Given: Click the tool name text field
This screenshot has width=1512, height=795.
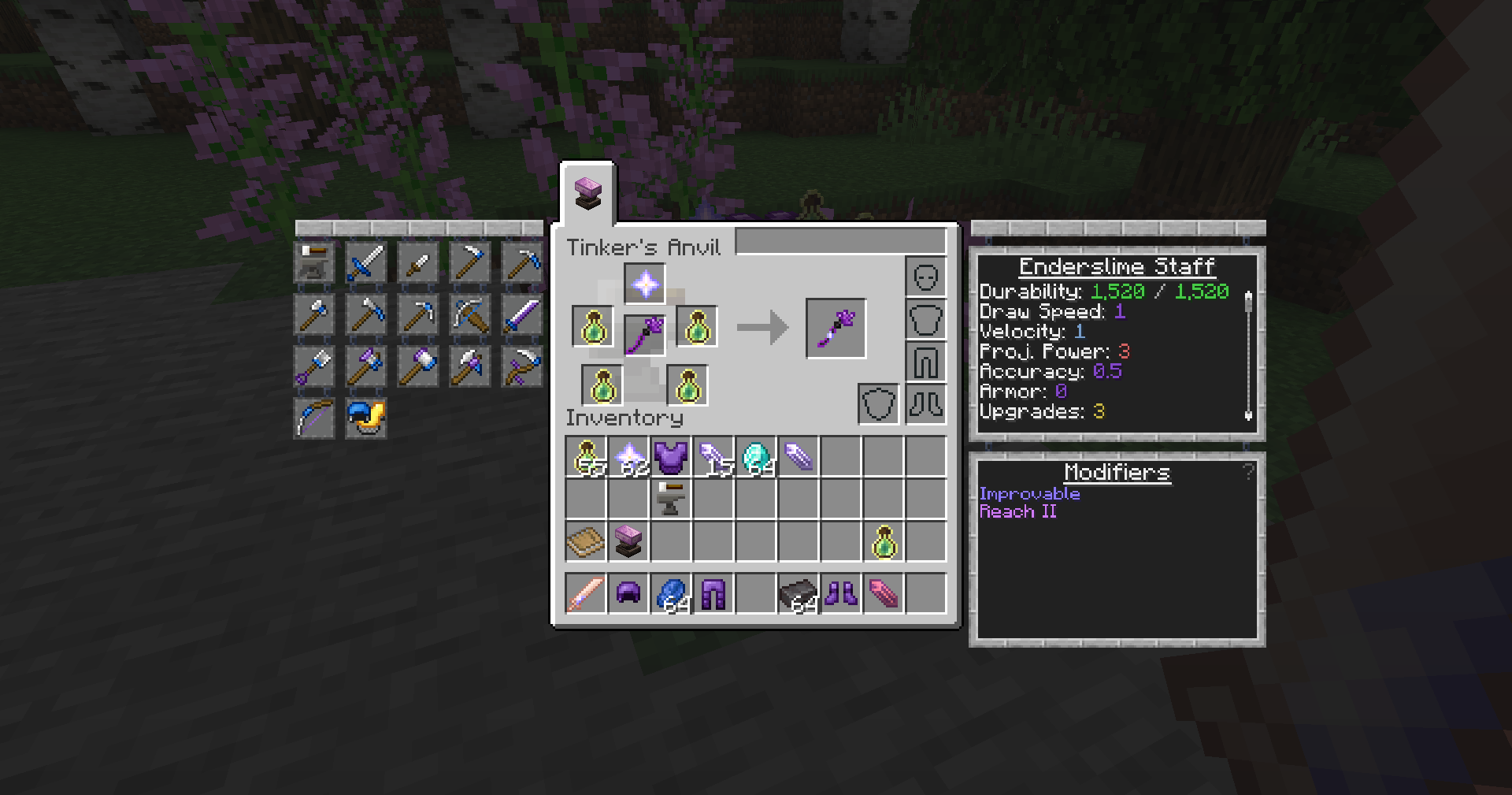Looking at the screenshot, I should [x=840, y=242].
